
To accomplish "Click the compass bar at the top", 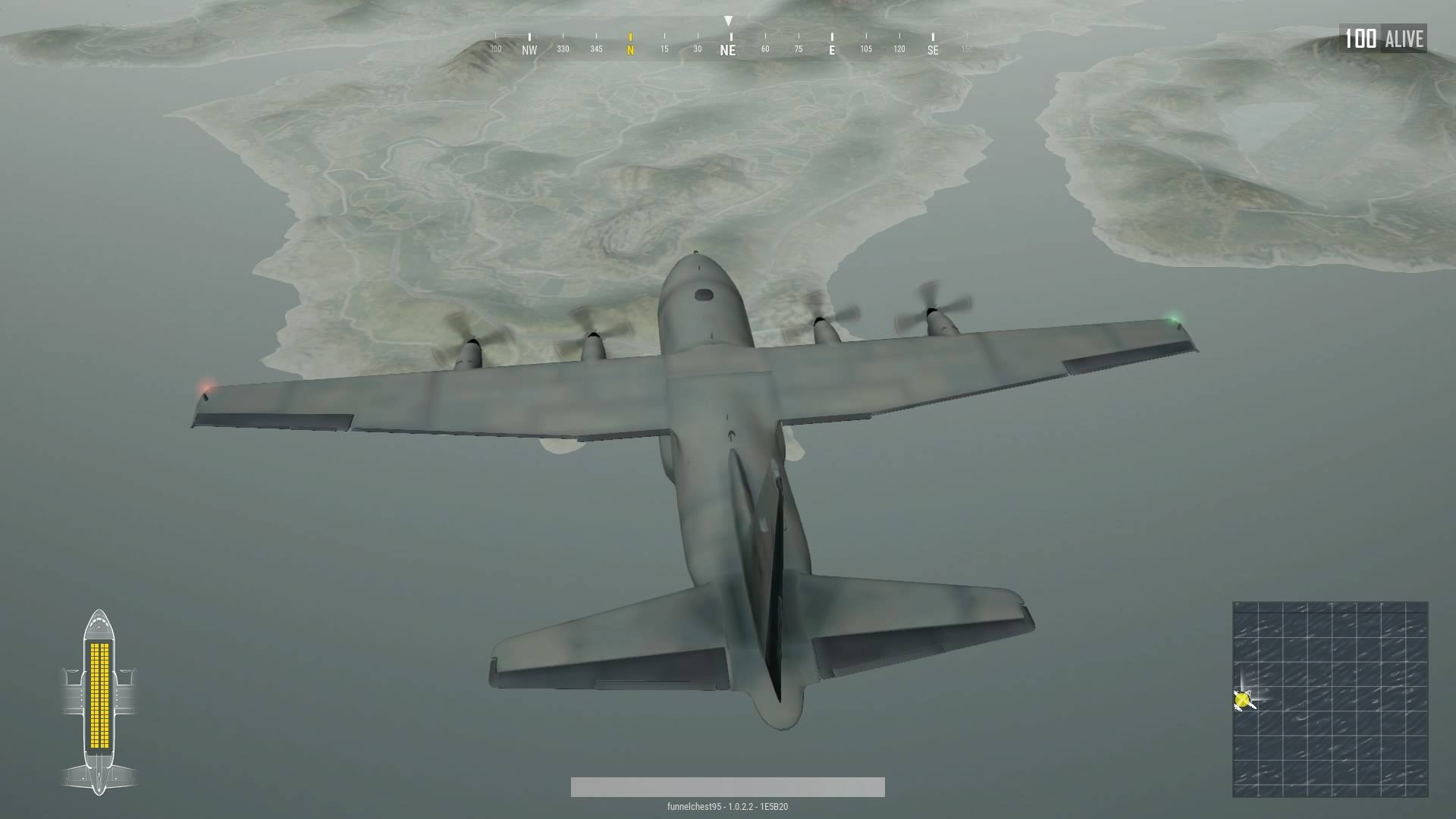I will [x=728, y=42].
